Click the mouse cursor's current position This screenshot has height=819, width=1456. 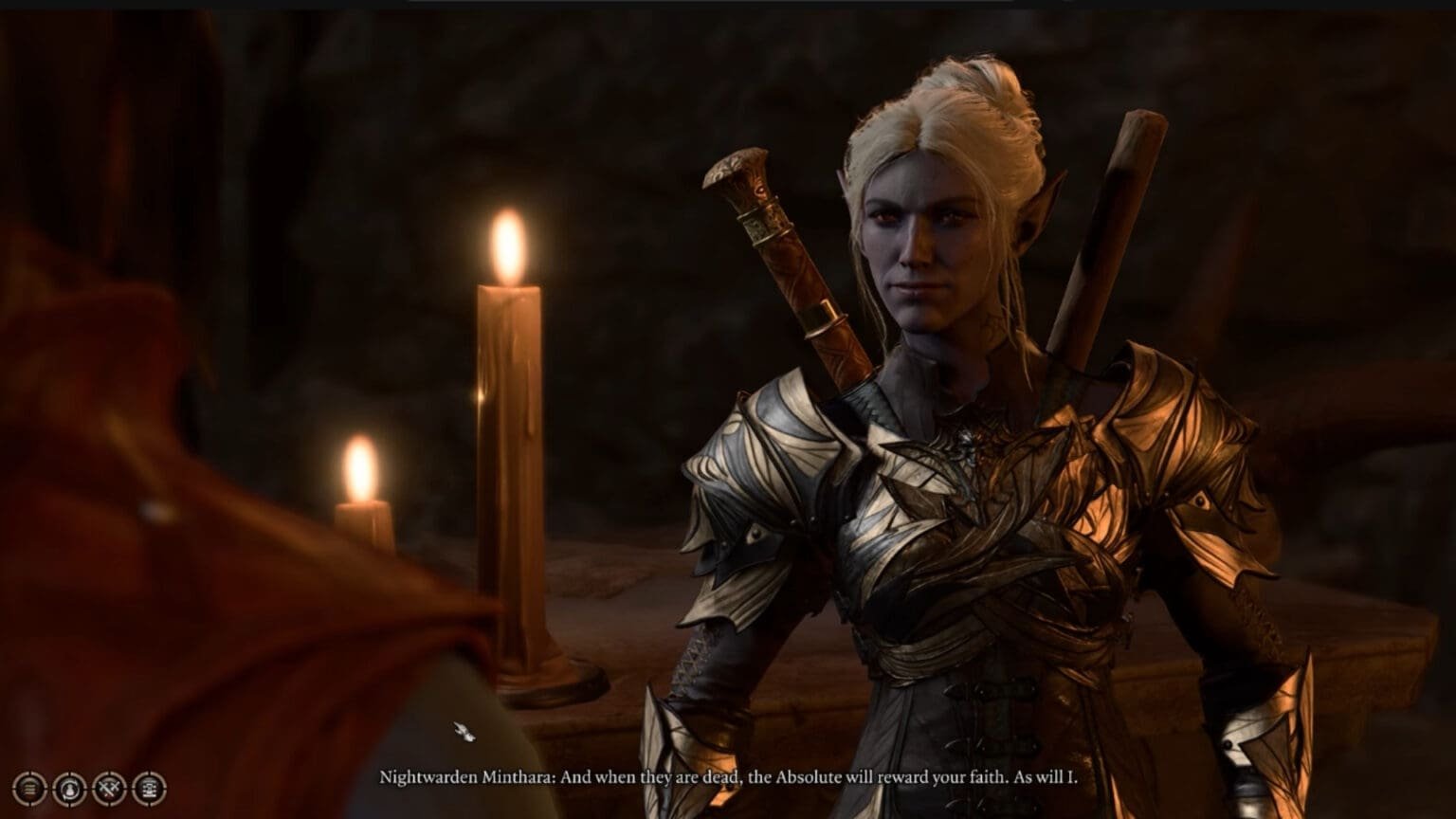click(462, 731)
